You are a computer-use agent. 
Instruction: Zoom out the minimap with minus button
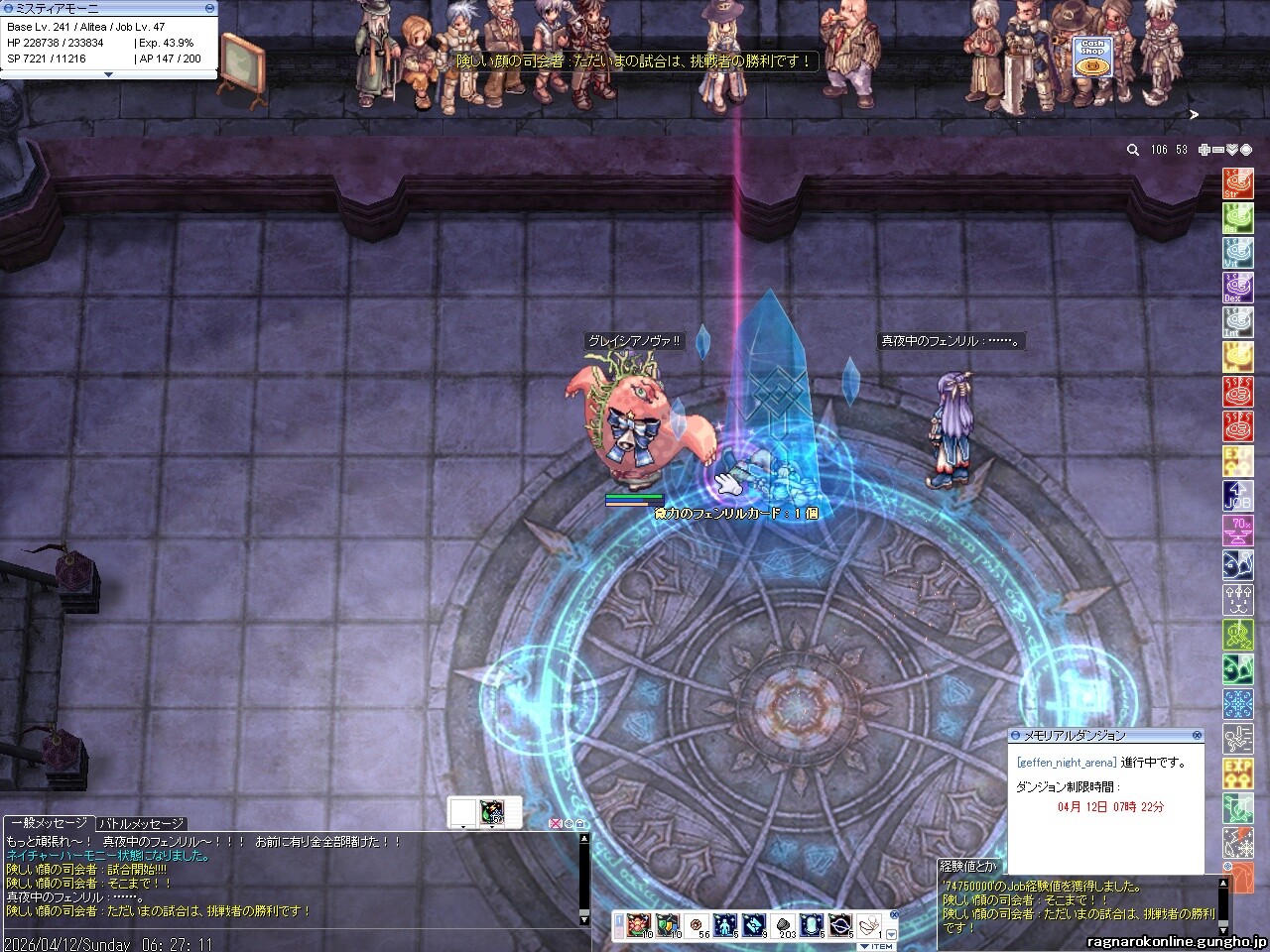pyautogui.click(x=1218, y=150)
